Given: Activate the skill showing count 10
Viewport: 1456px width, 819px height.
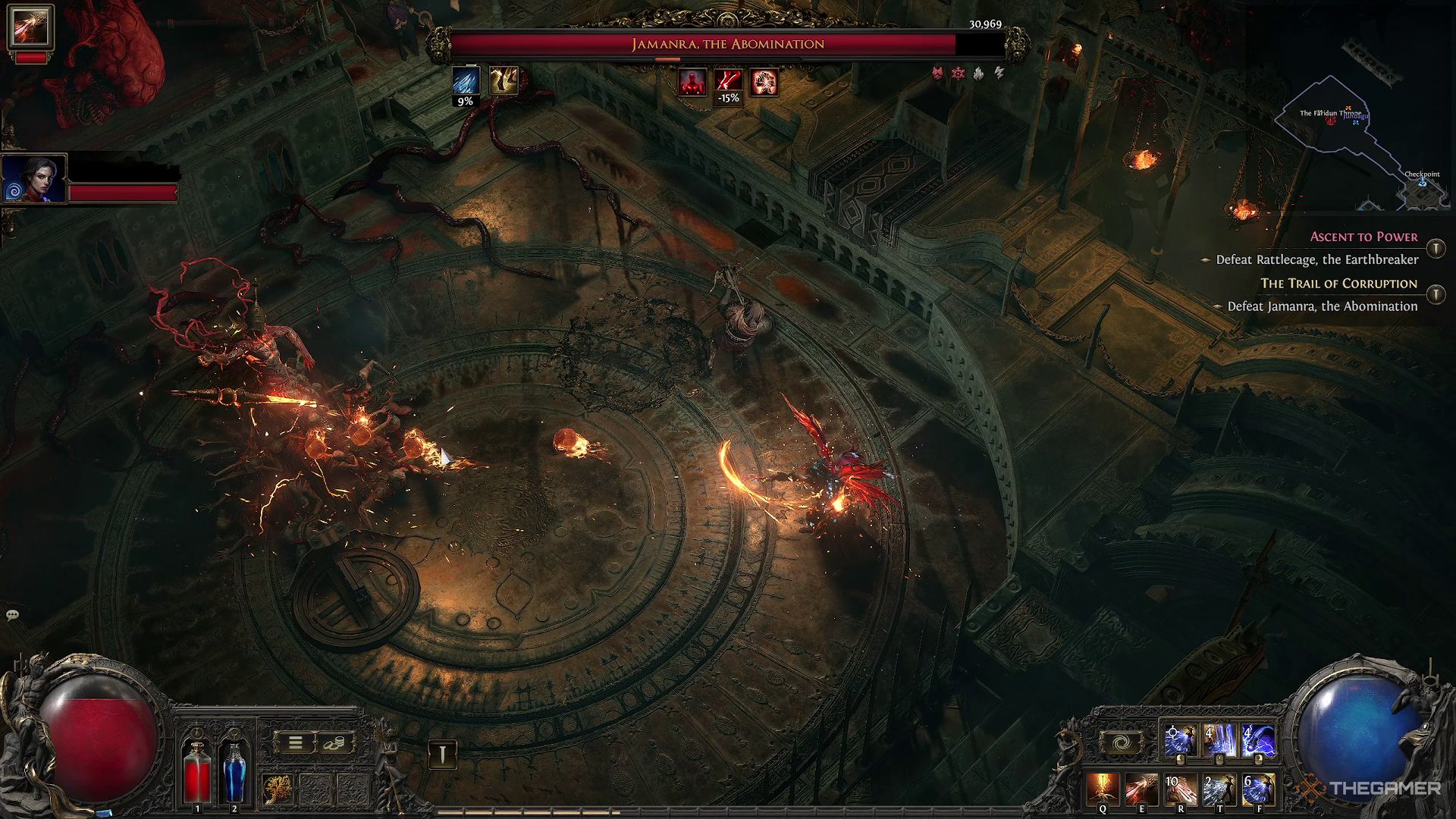Looking at the screenshot, I should 1181,789.
